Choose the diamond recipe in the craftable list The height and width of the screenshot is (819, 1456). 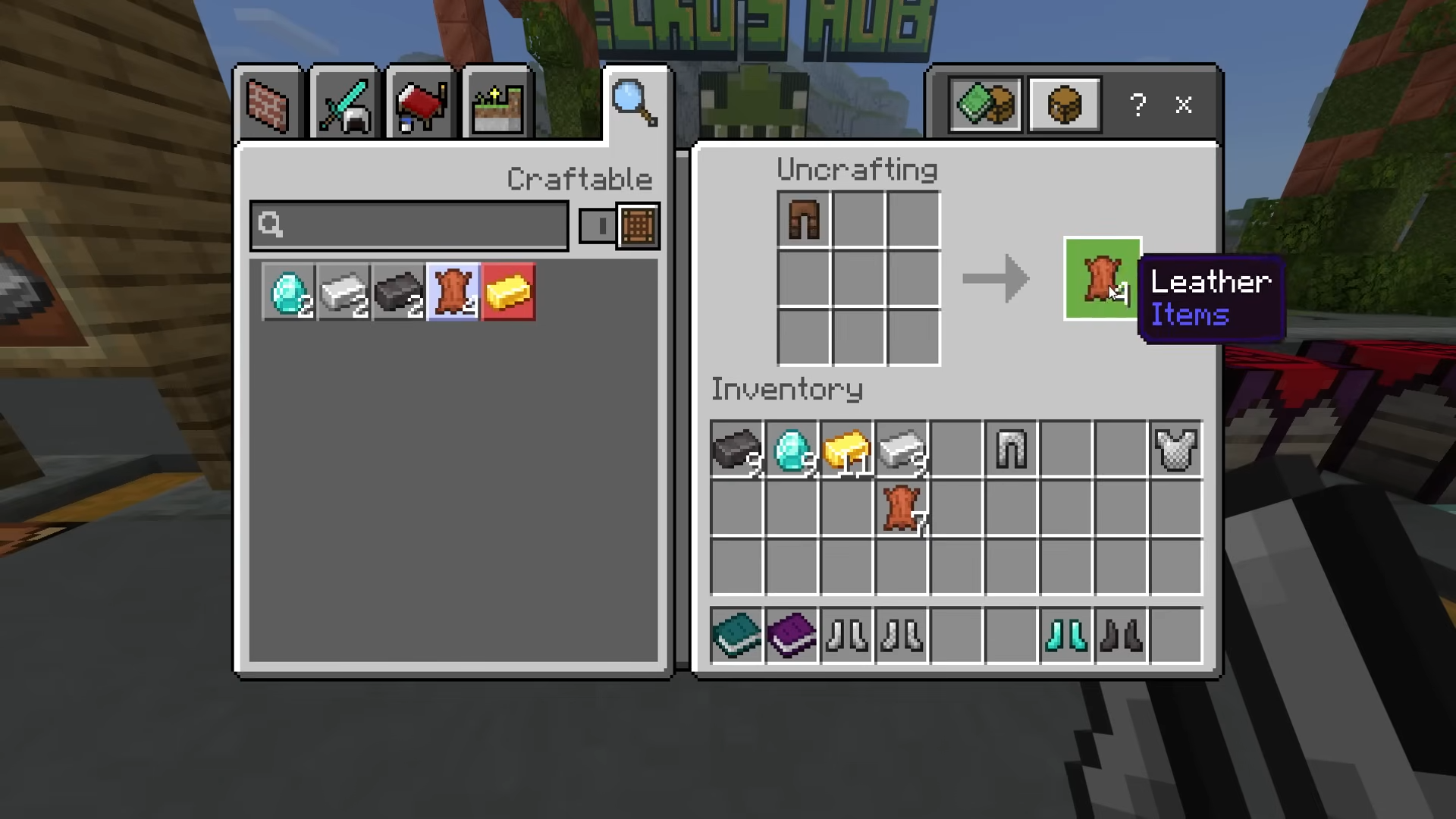(x=289, y=292)
